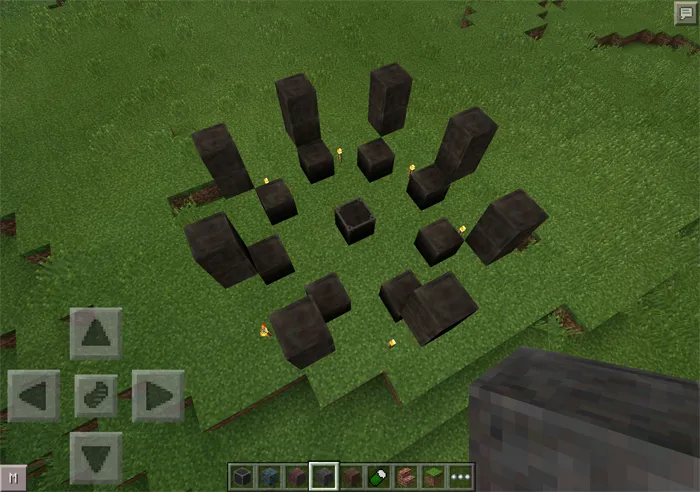Select the brick stairs hotbar slot
700x492 pixels.
[x=407, y=477]
